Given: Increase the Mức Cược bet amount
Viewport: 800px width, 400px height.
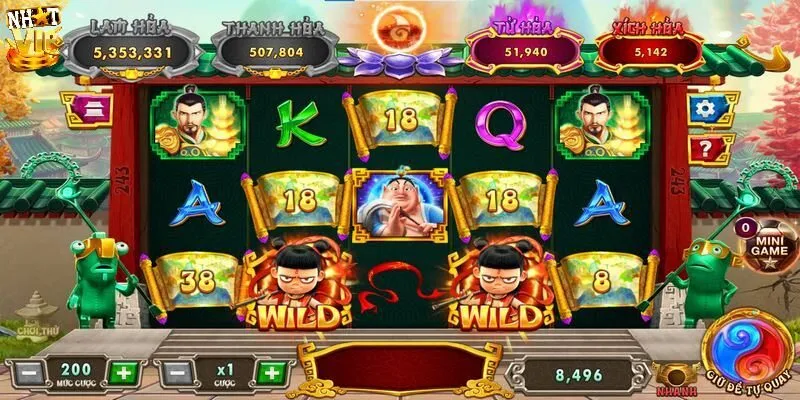Looking at the screenshot, I should point(121,373).
